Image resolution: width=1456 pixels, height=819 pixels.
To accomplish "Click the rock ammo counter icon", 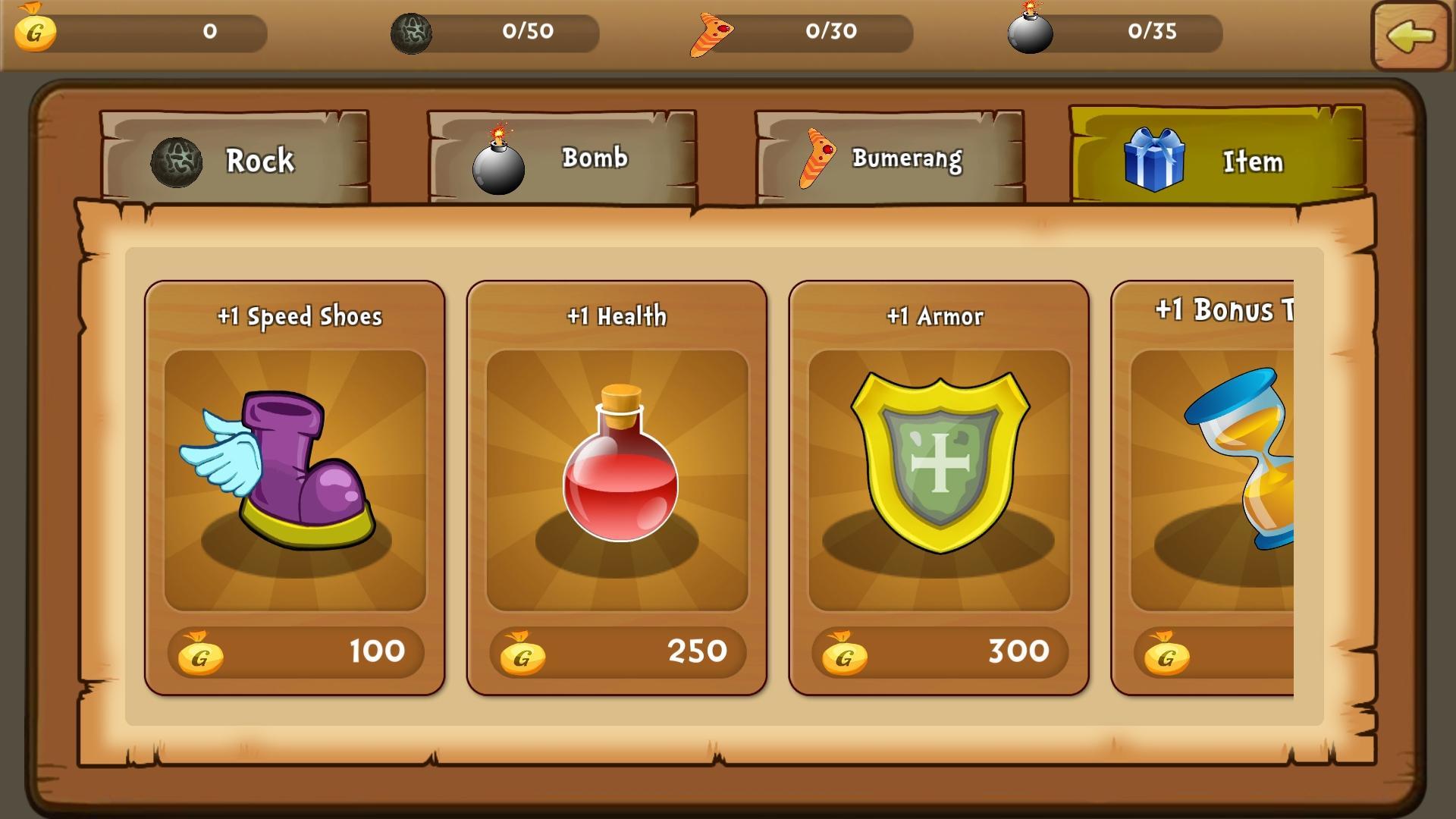I will tap(413, 30).
